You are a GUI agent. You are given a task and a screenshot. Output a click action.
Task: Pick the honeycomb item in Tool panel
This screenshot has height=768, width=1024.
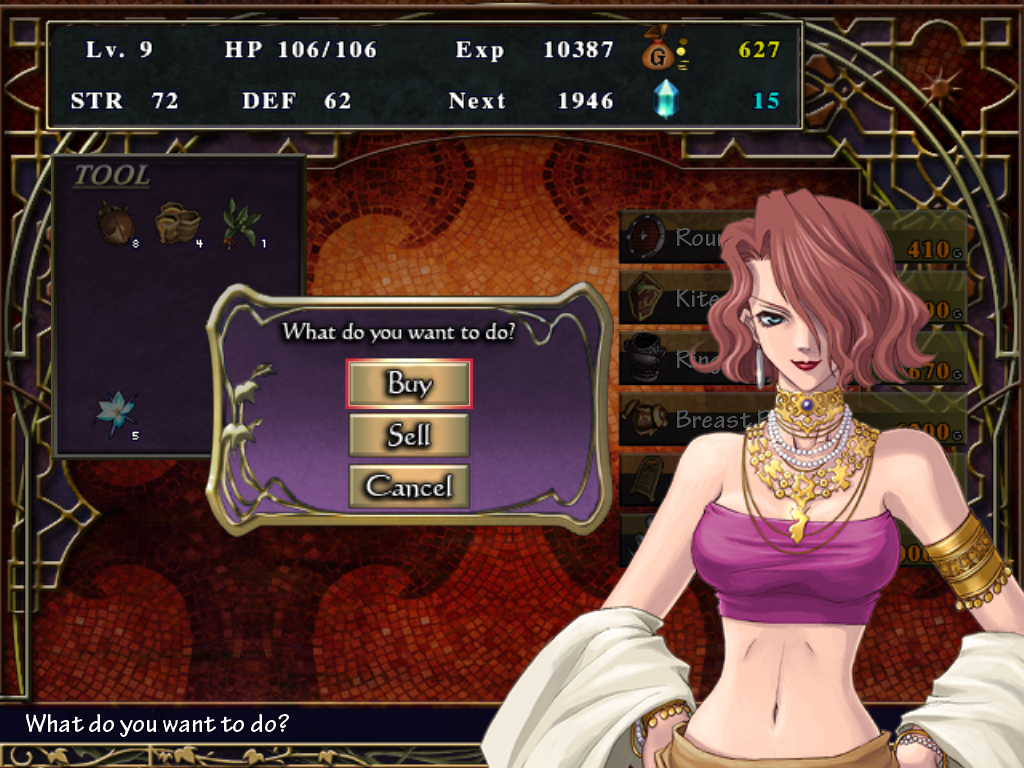[177, 223]
